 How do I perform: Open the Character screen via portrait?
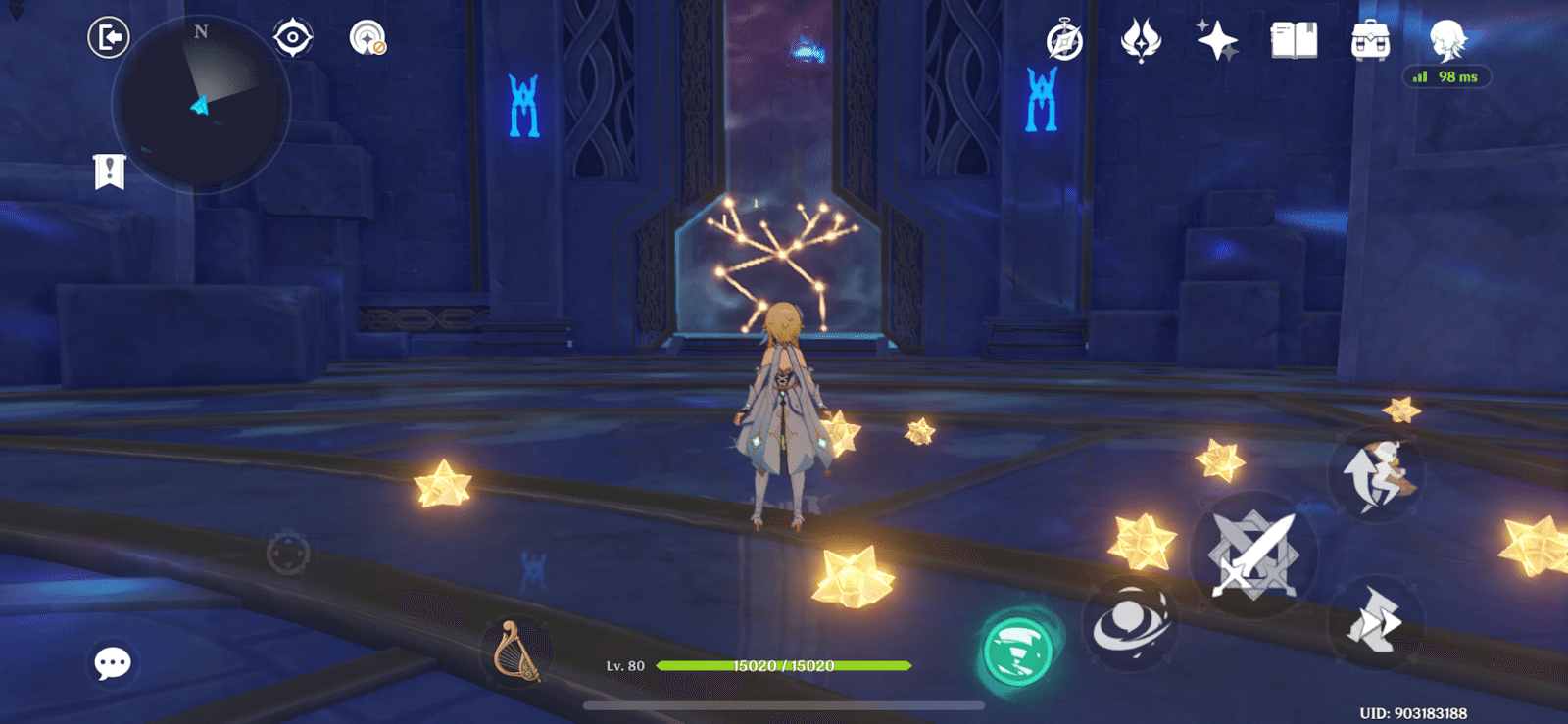tap(1445, 41)
